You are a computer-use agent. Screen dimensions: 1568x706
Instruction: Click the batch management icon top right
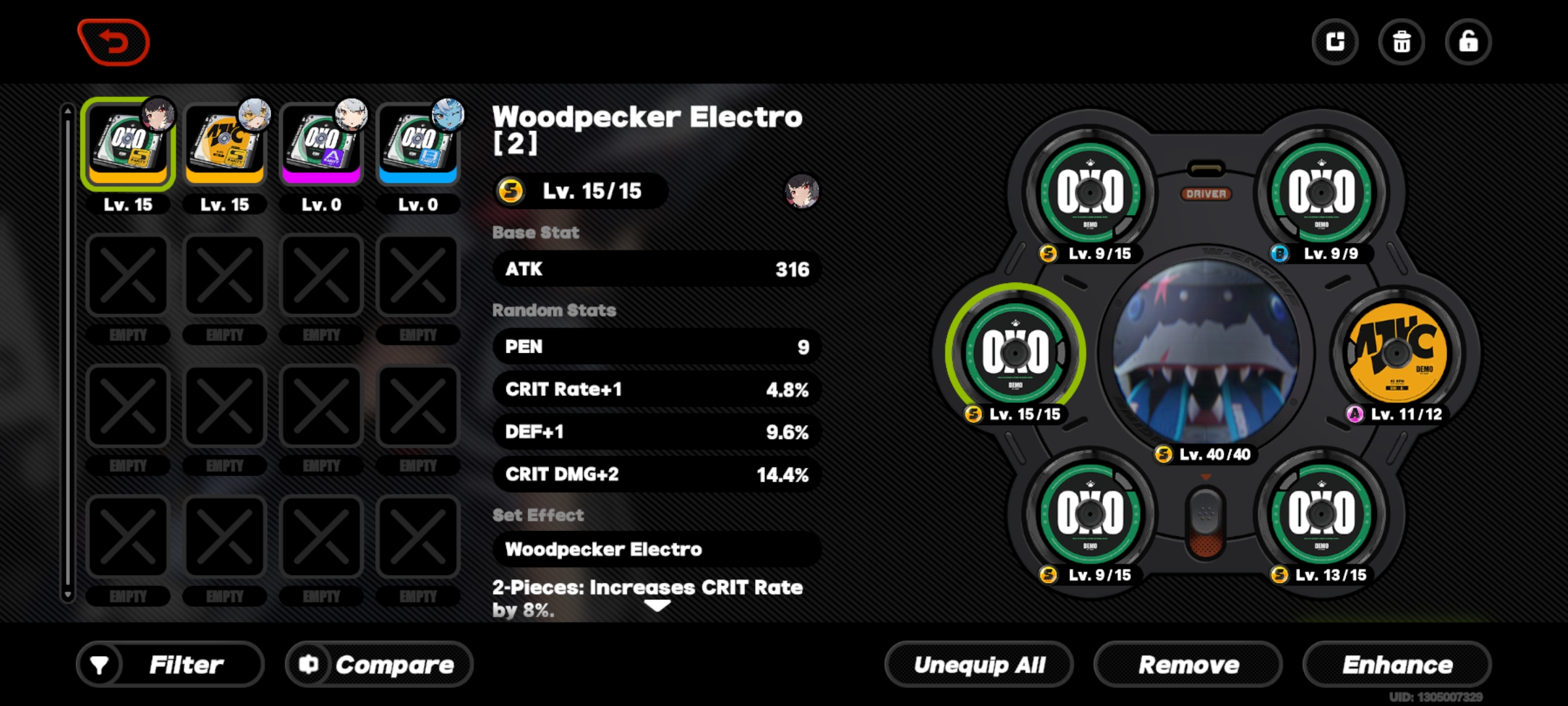click(1335, 41)
